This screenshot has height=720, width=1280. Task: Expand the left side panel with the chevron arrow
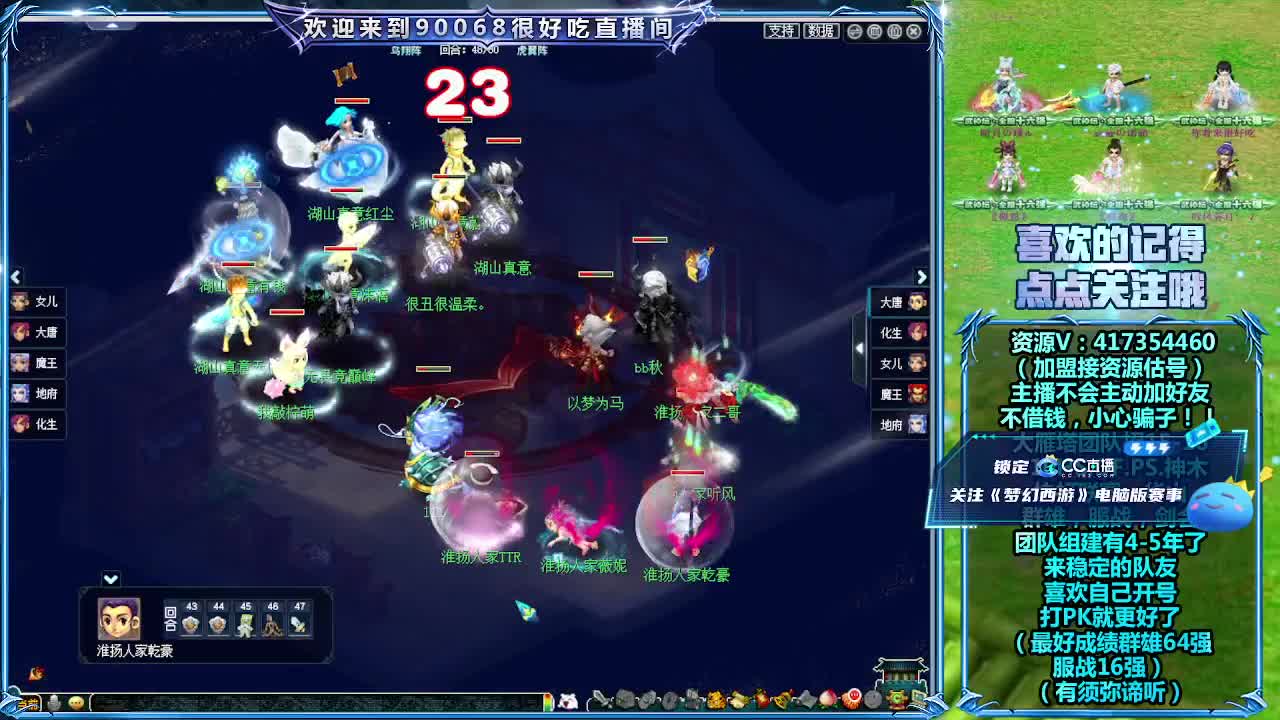[x=14, y=276]
